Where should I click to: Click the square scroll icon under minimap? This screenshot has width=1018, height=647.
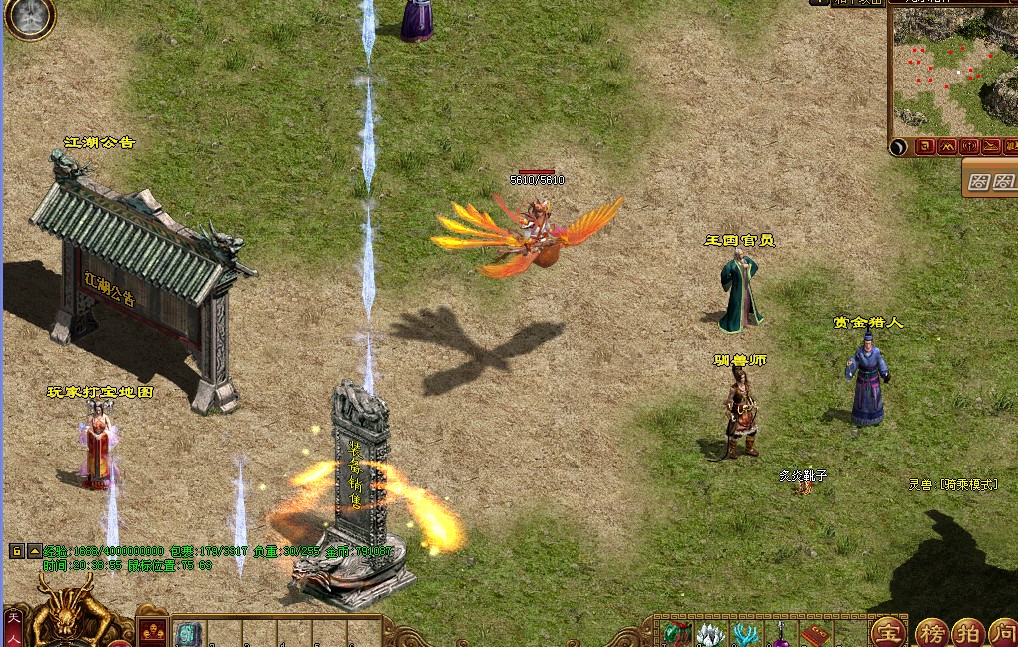[925, 146]
